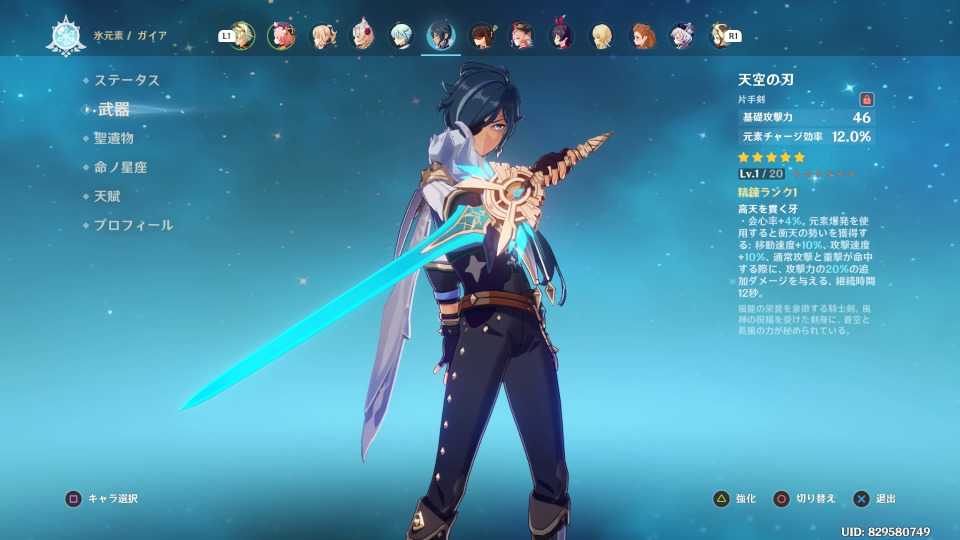
Task: Select Kaeya's highlighted portrait
Action: tap(441, 36)
